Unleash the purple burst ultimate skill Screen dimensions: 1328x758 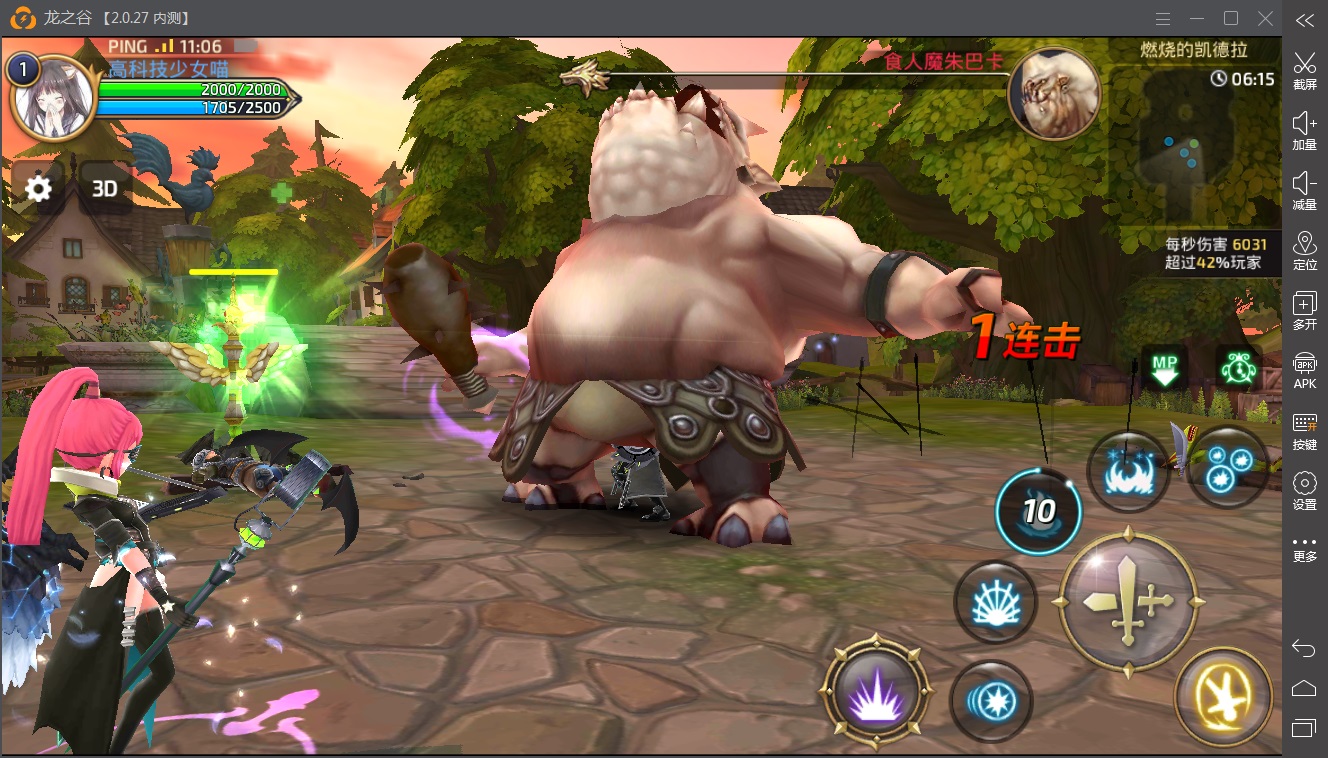tap(876, 691)
